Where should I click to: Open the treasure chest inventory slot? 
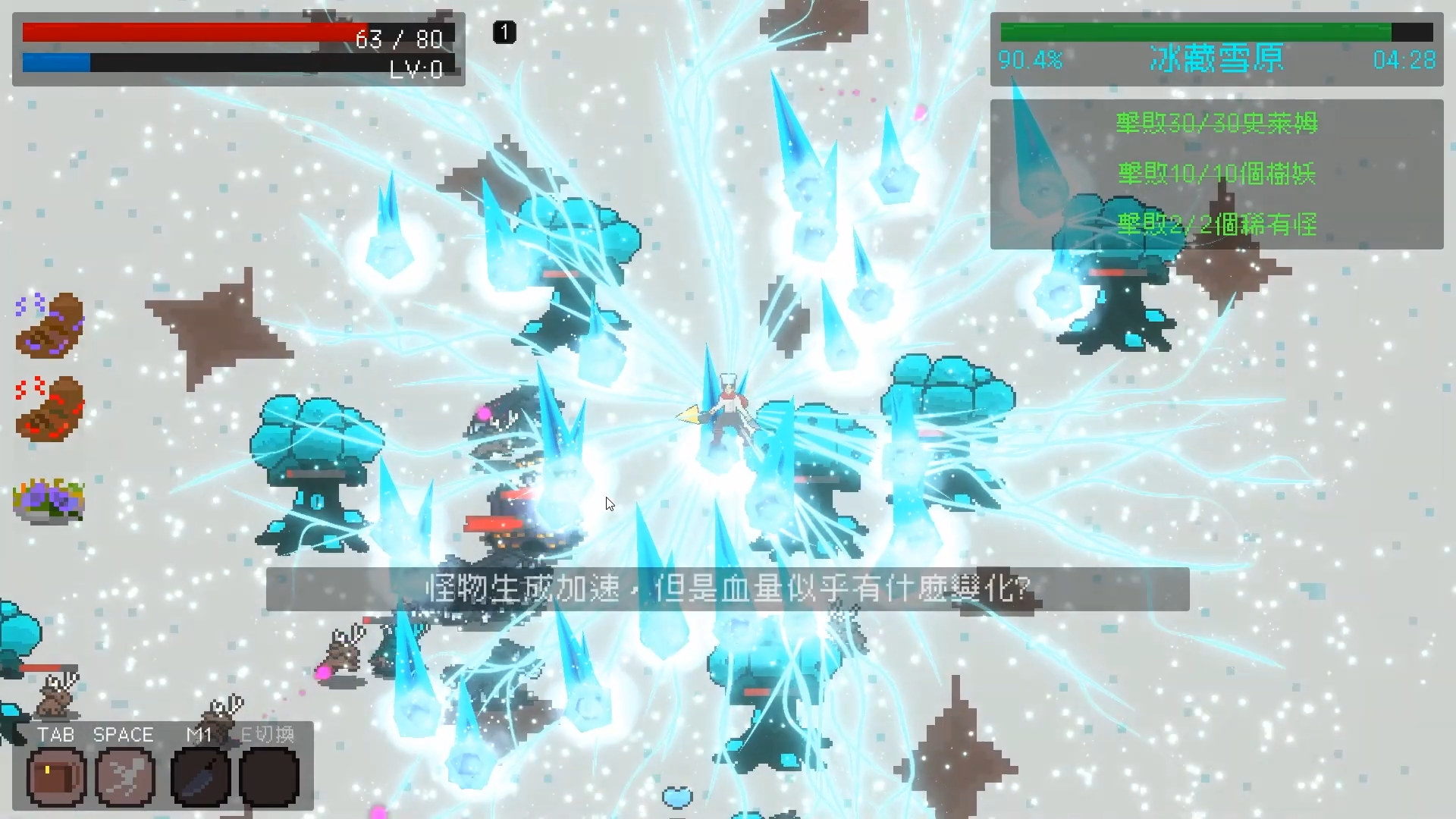(57, 777)
